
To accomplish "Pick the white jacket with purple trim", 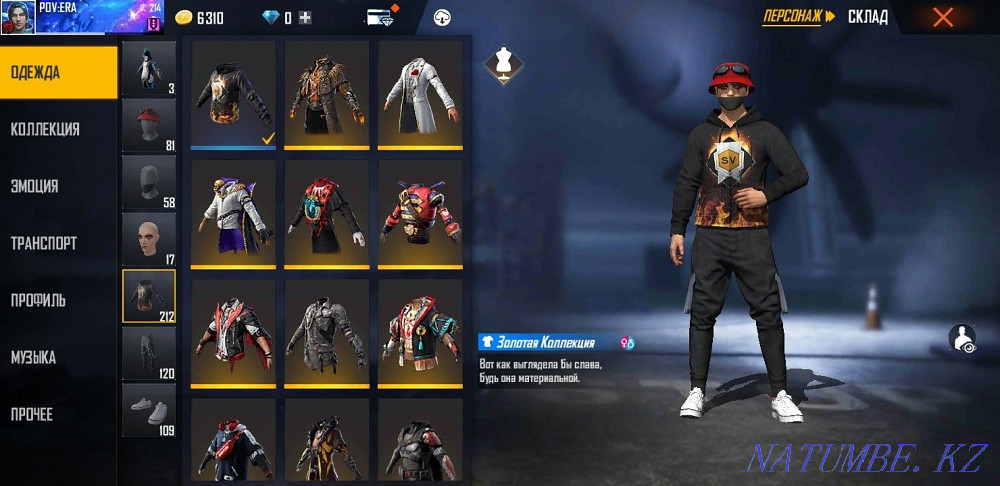I will (x=233, y=214).
